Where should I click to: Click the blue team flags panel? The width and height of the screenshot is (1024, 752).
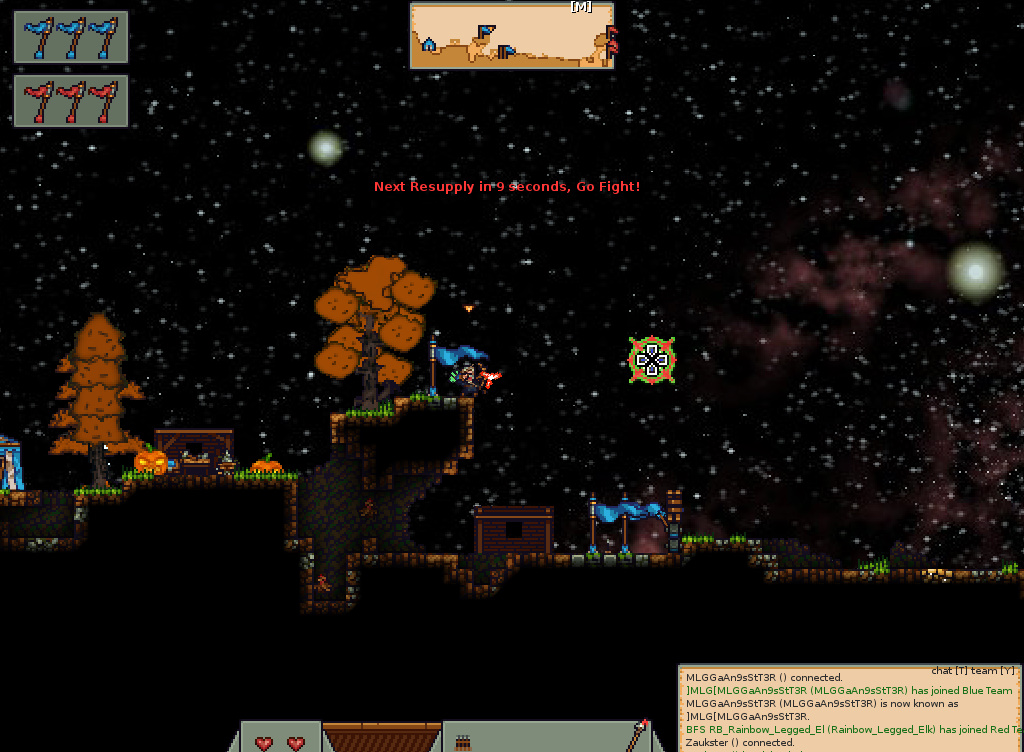pos(71,38)
